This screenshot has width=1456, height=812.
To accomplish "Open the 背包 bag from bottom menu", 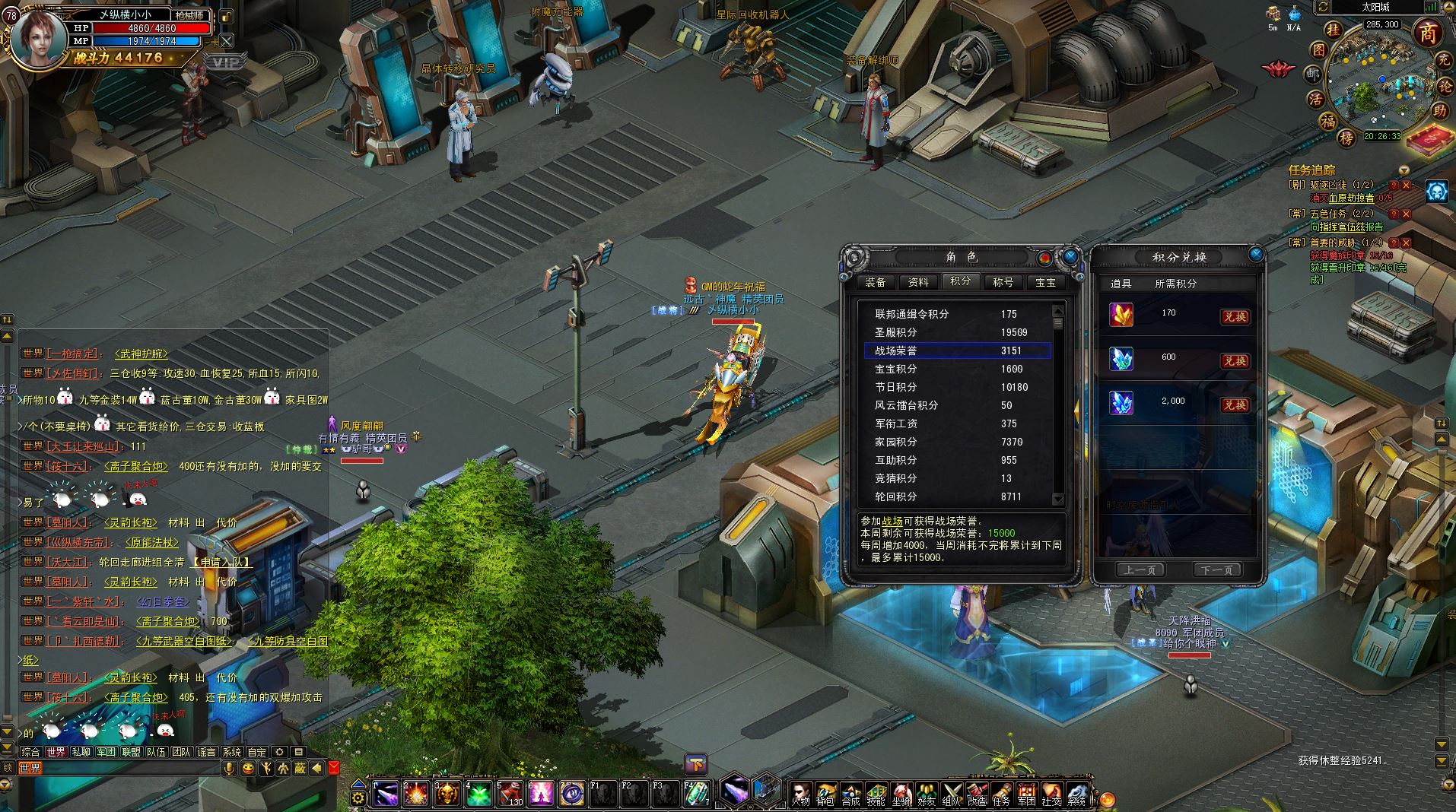I will point(825,795).
